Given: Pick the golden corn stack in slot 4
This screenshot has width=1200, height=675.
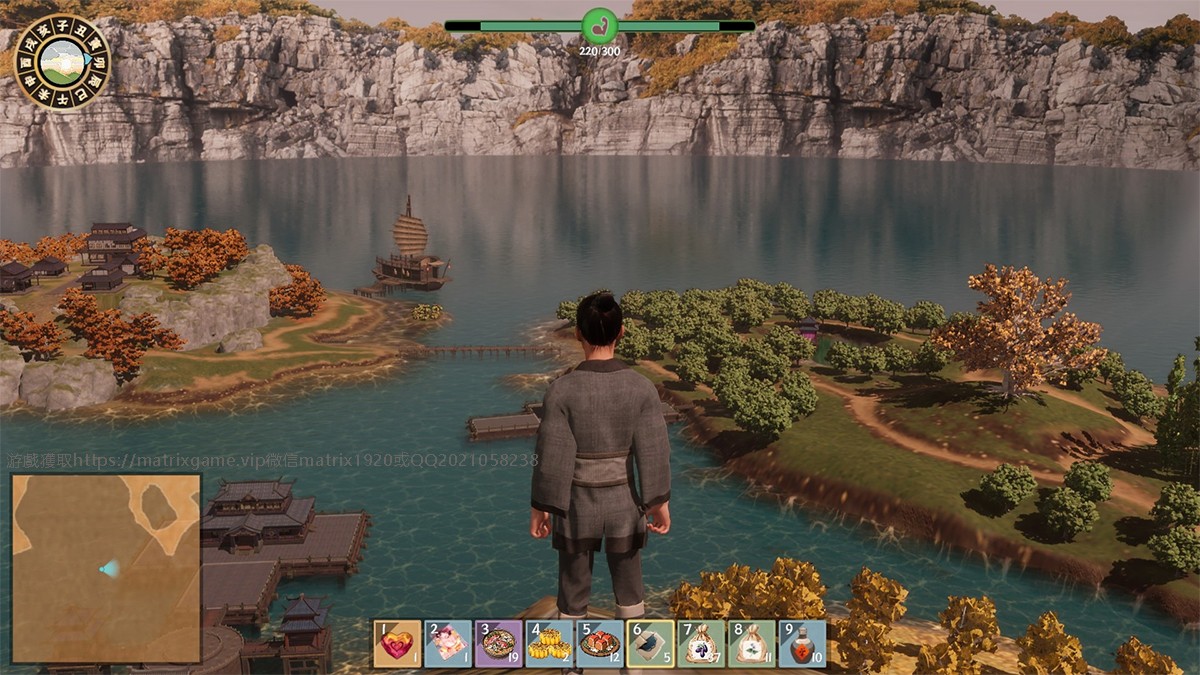Looking at the screenshot, I should tap(550, 644).
